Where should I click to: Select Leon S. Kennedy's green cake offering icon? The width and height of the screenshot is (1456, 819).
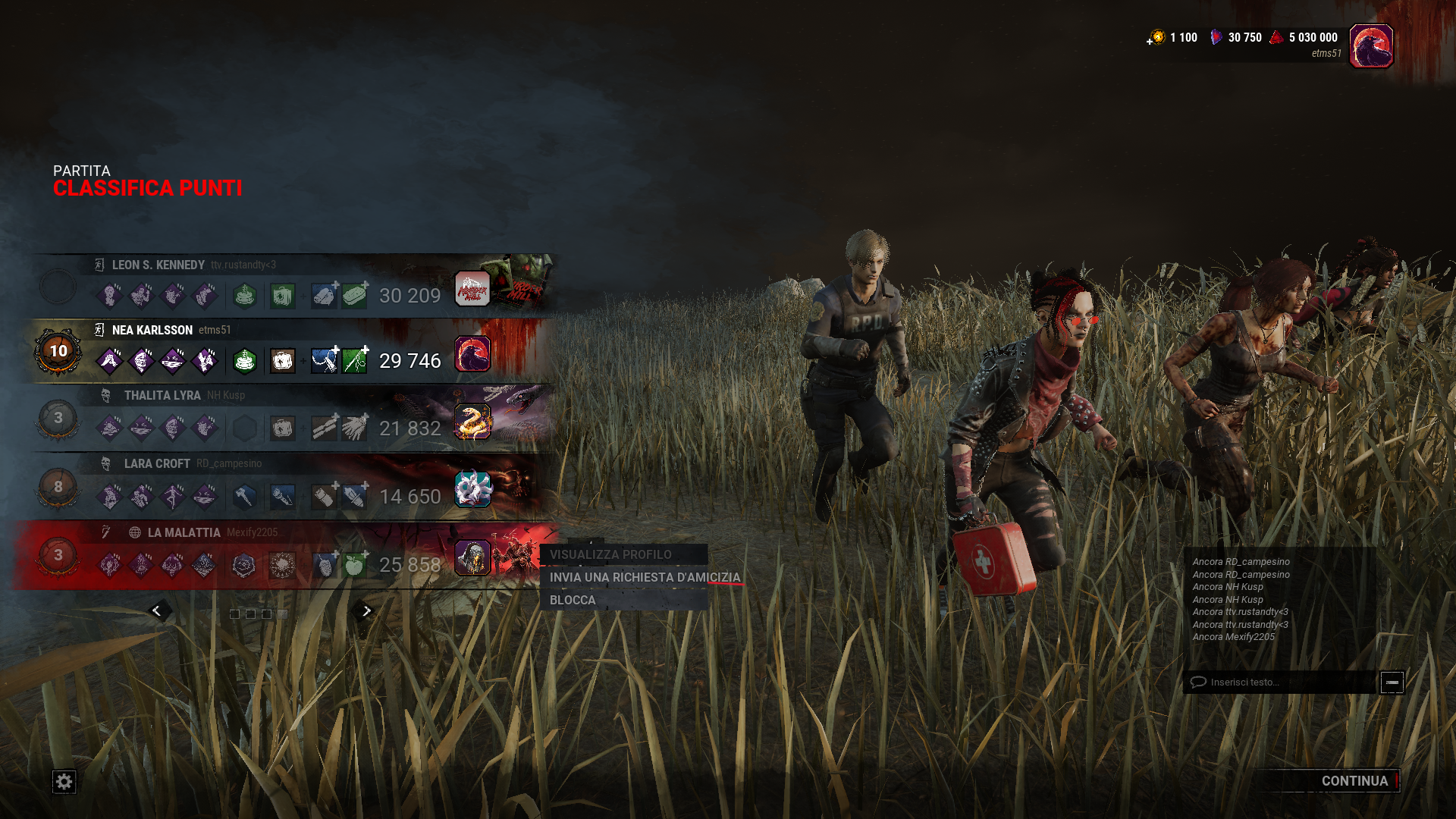click(245, 297)
